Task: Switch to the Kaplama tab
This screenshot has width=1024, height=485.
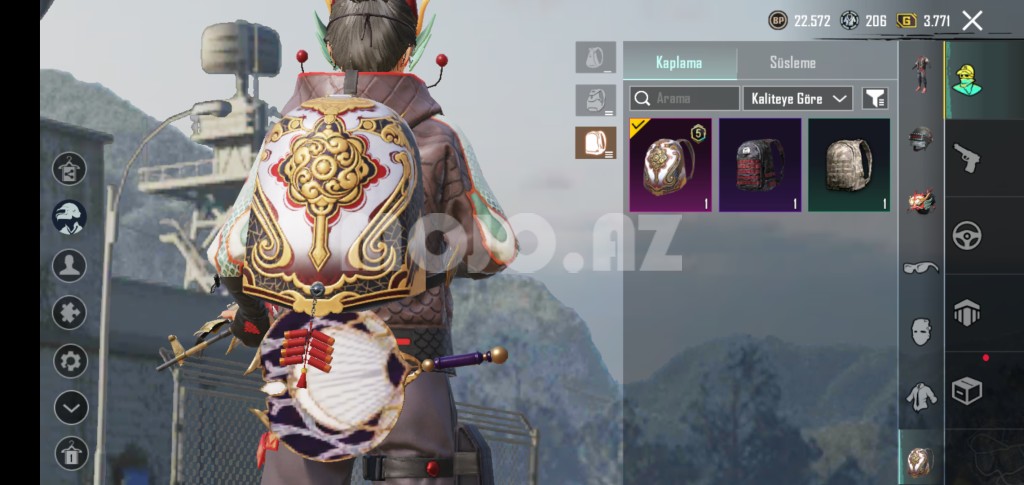Action: [679, 62]
